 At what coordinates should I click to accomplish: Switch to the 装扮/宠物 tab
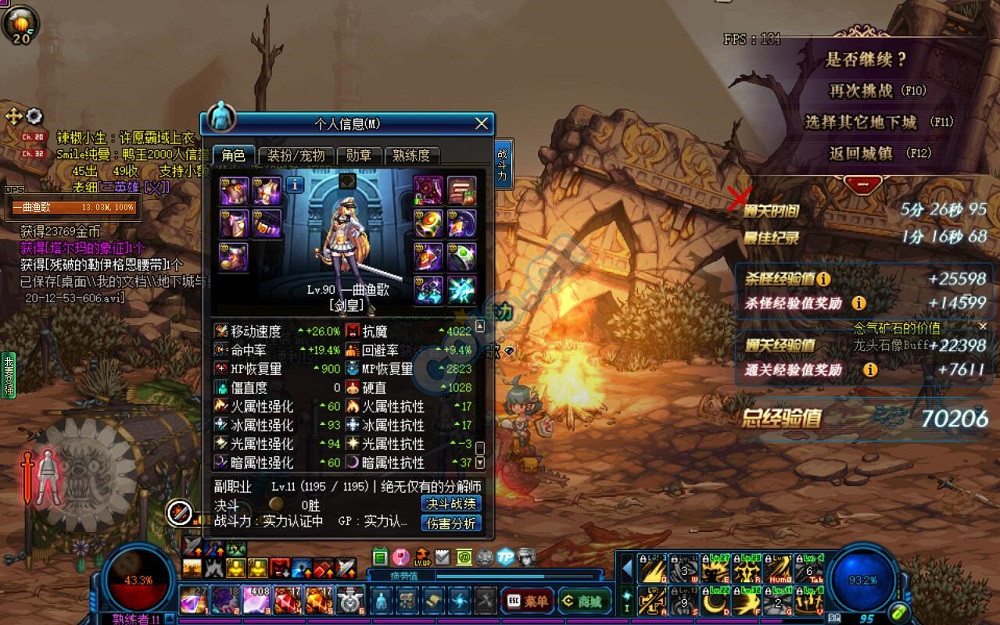pos(297,156)
